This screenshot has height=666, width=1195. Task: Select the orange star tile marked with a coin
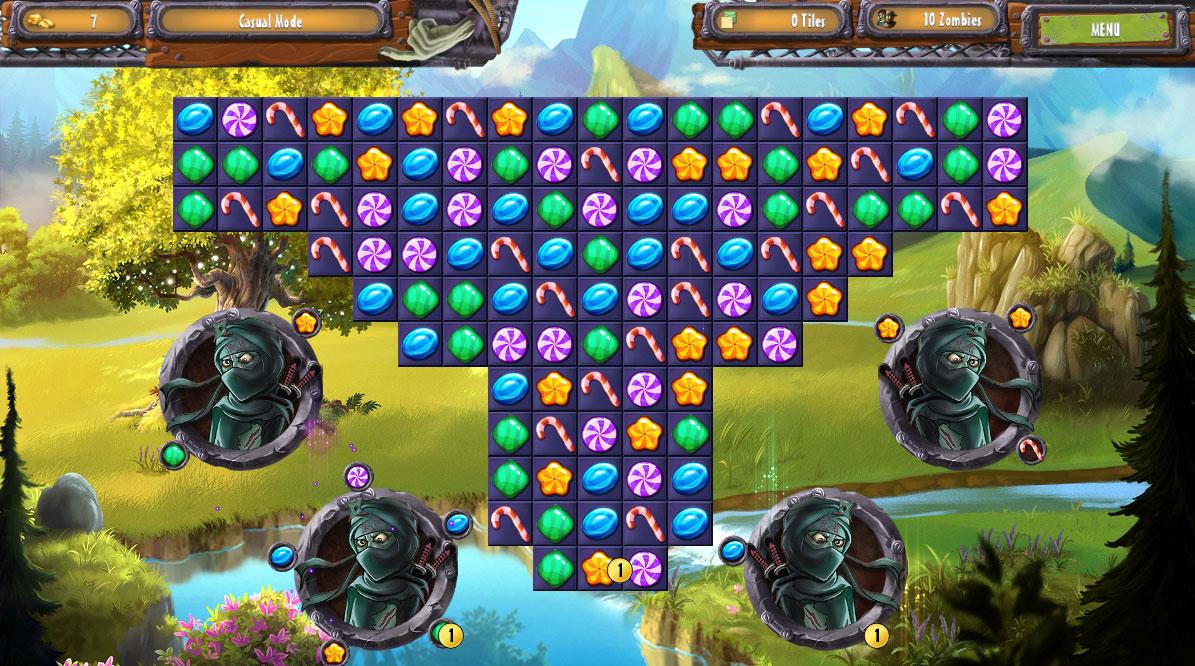pos(599,568)
